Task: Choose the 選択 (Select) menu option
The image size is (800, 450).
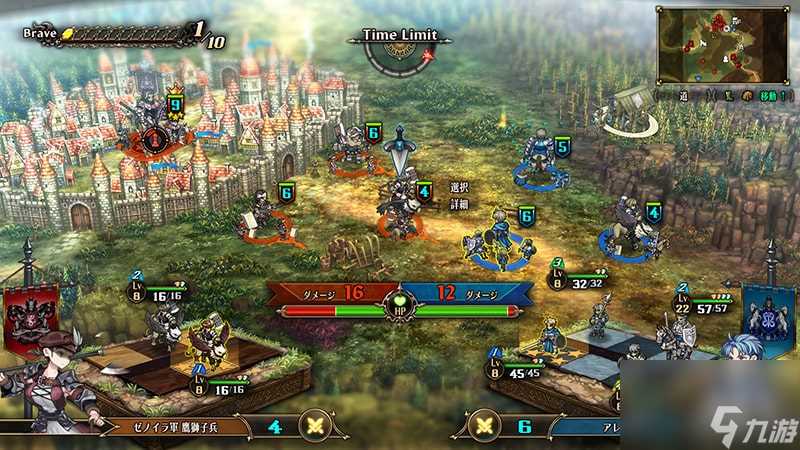Action: (460, 187)
